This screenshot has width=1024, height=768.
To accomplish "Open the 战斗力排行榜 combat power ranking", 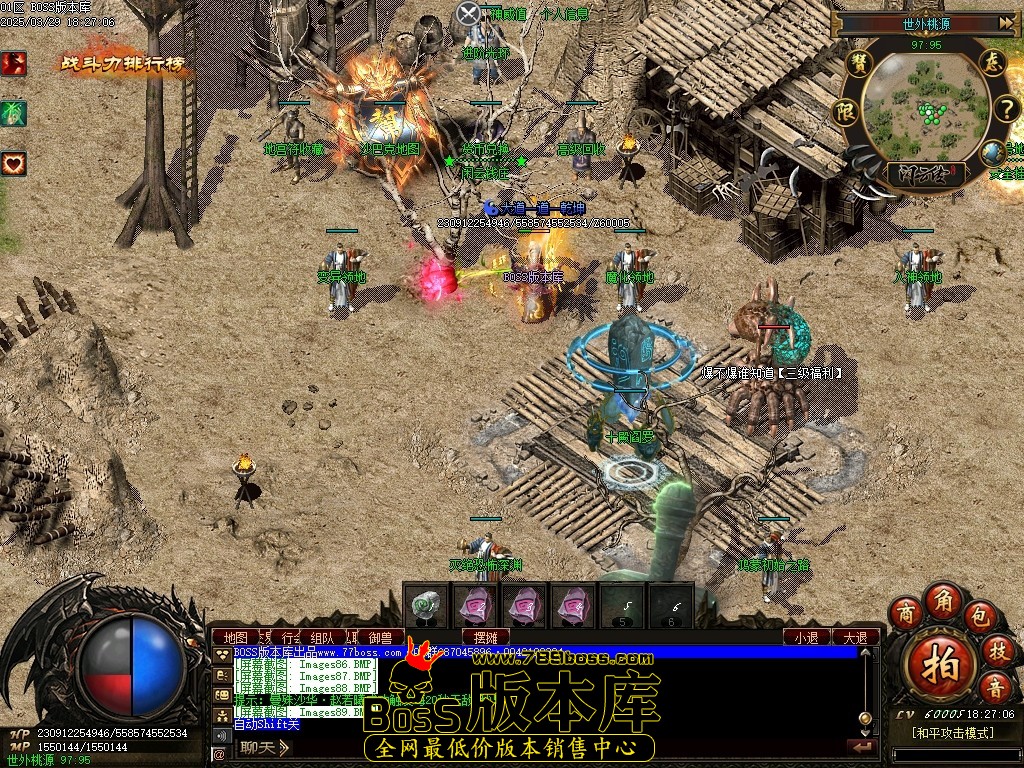I will click(123, 64).
